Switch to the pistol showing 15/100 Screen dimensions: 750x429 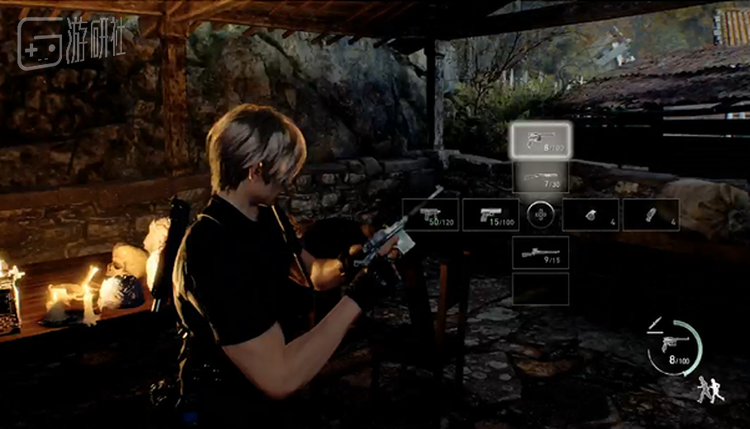click(x=491, y=215)
